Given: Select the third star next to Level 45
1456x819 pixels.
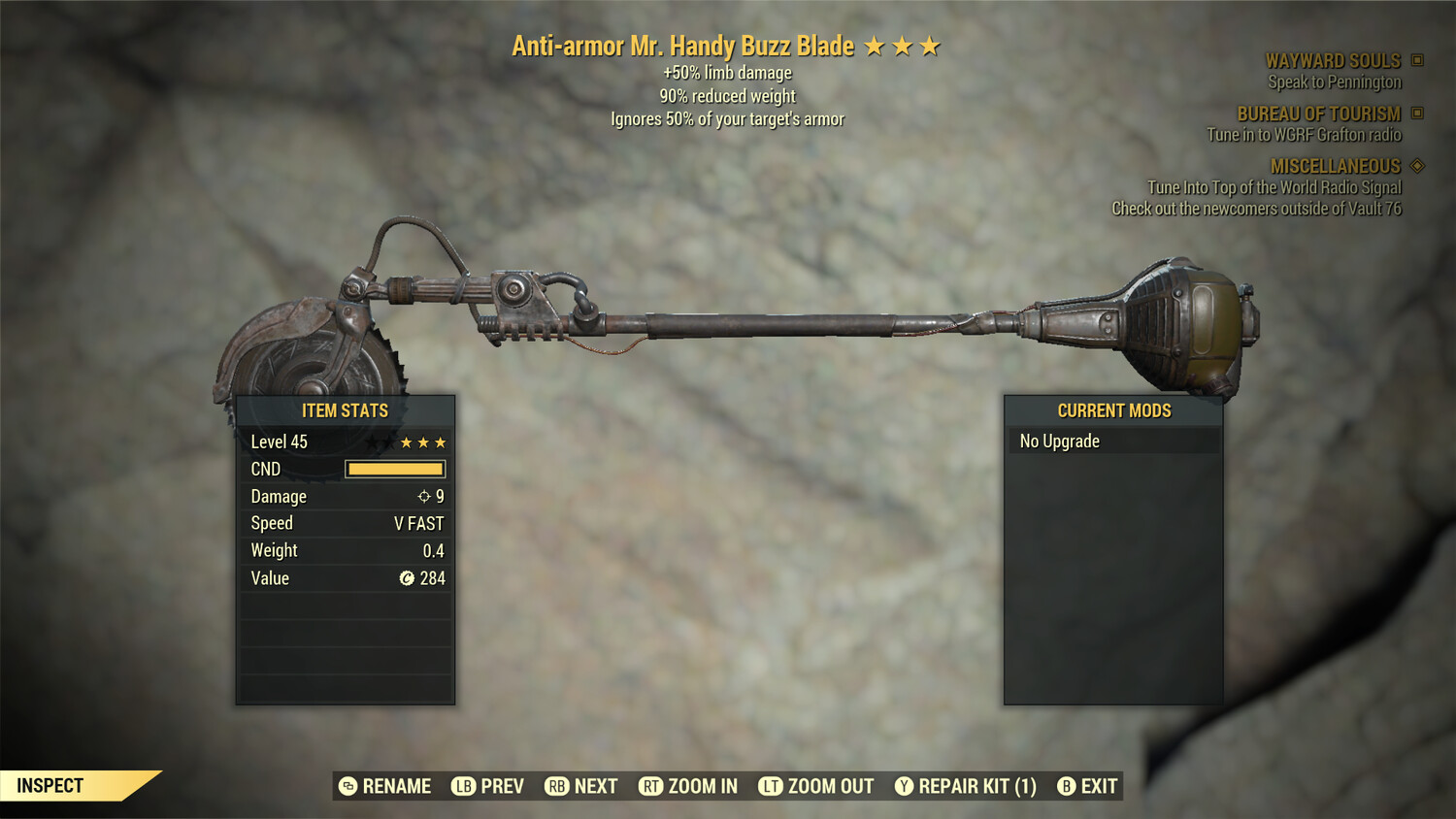Looking at the screenshot, I should (x=442, y=442).
